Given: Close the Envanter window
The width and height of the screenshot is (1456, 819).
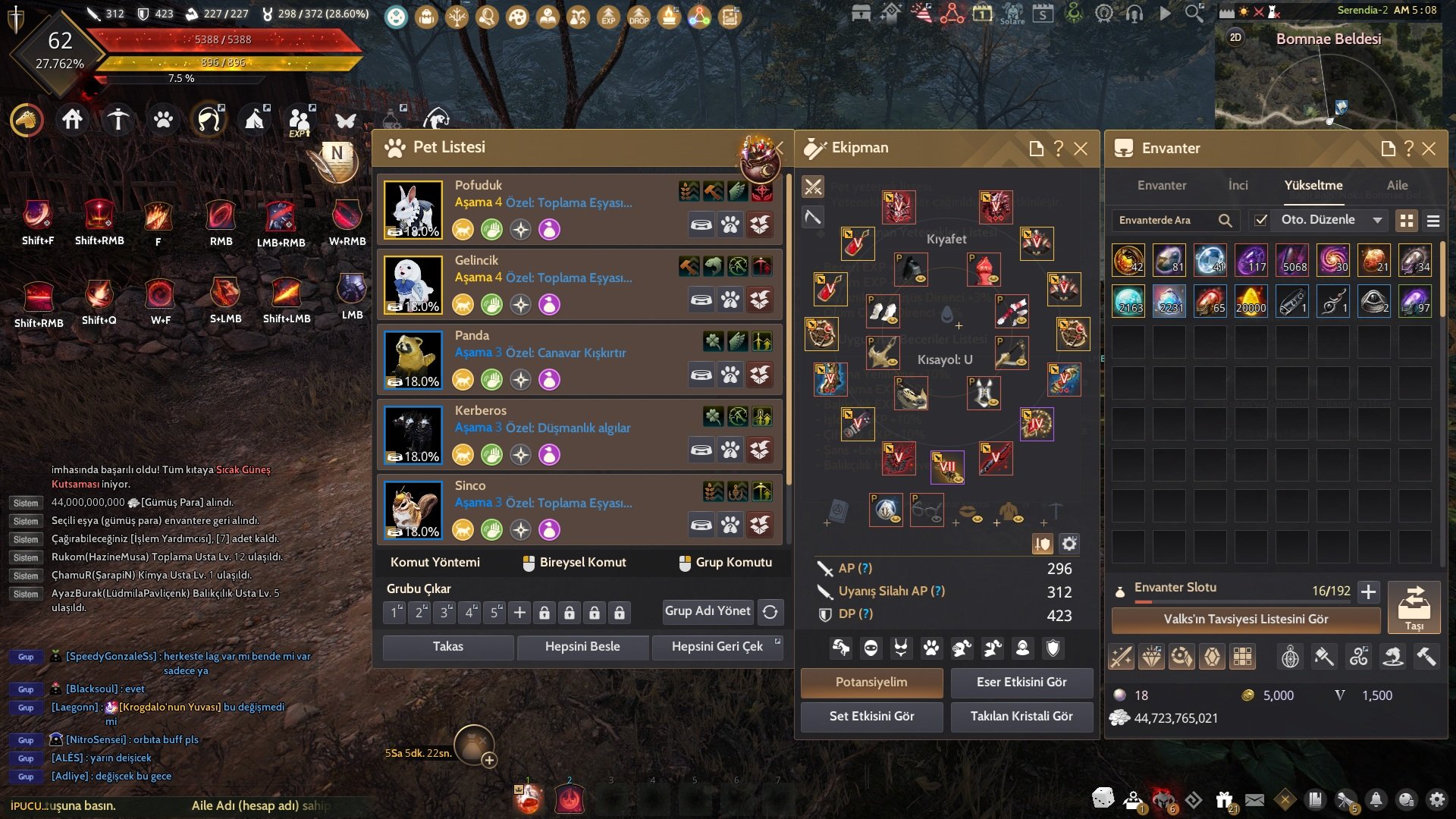Looking at the screenshot, I should (1429, 149).
